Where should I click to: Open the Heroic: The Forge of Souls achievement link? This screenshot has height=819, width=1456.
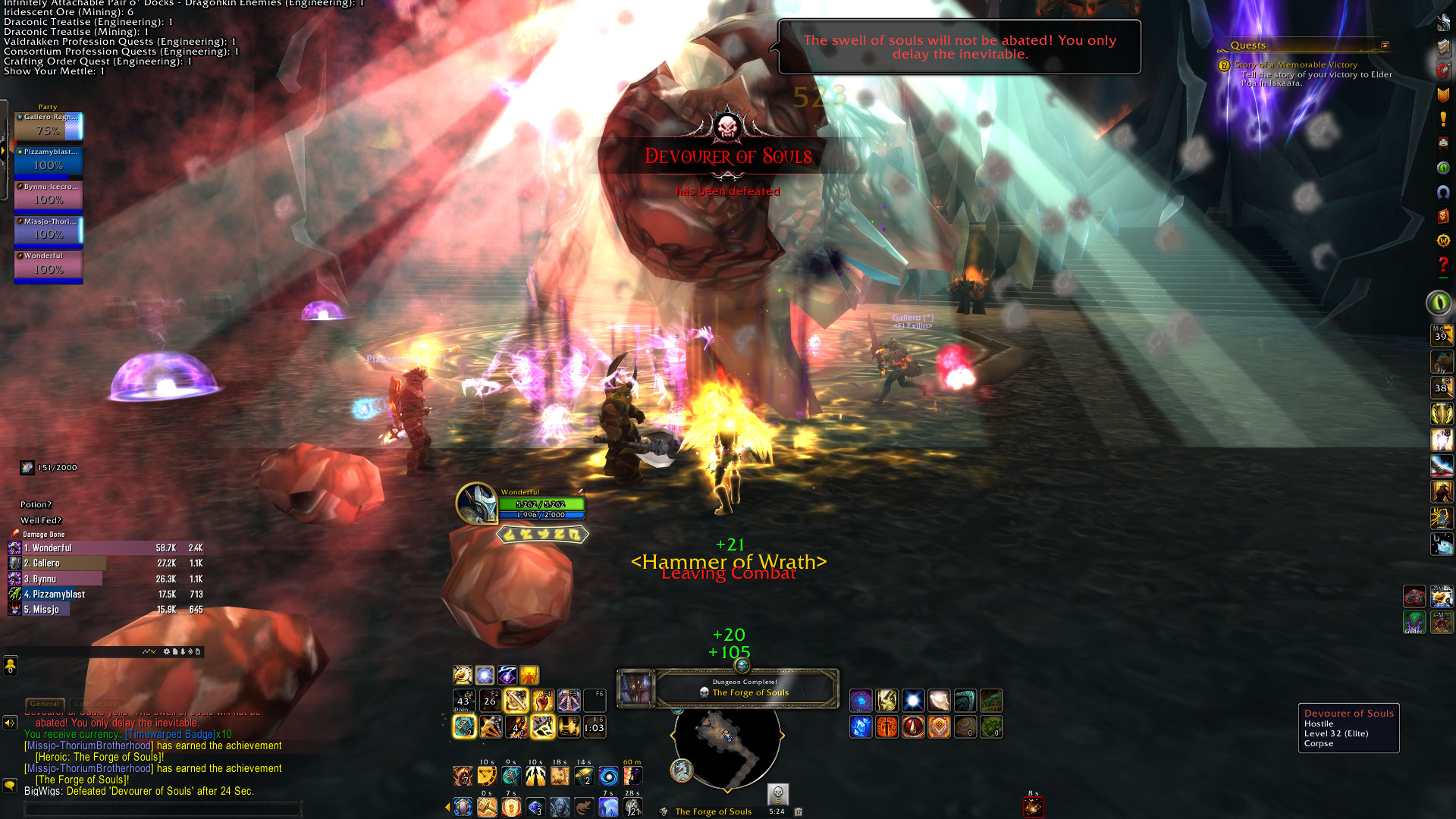point(99,757)
